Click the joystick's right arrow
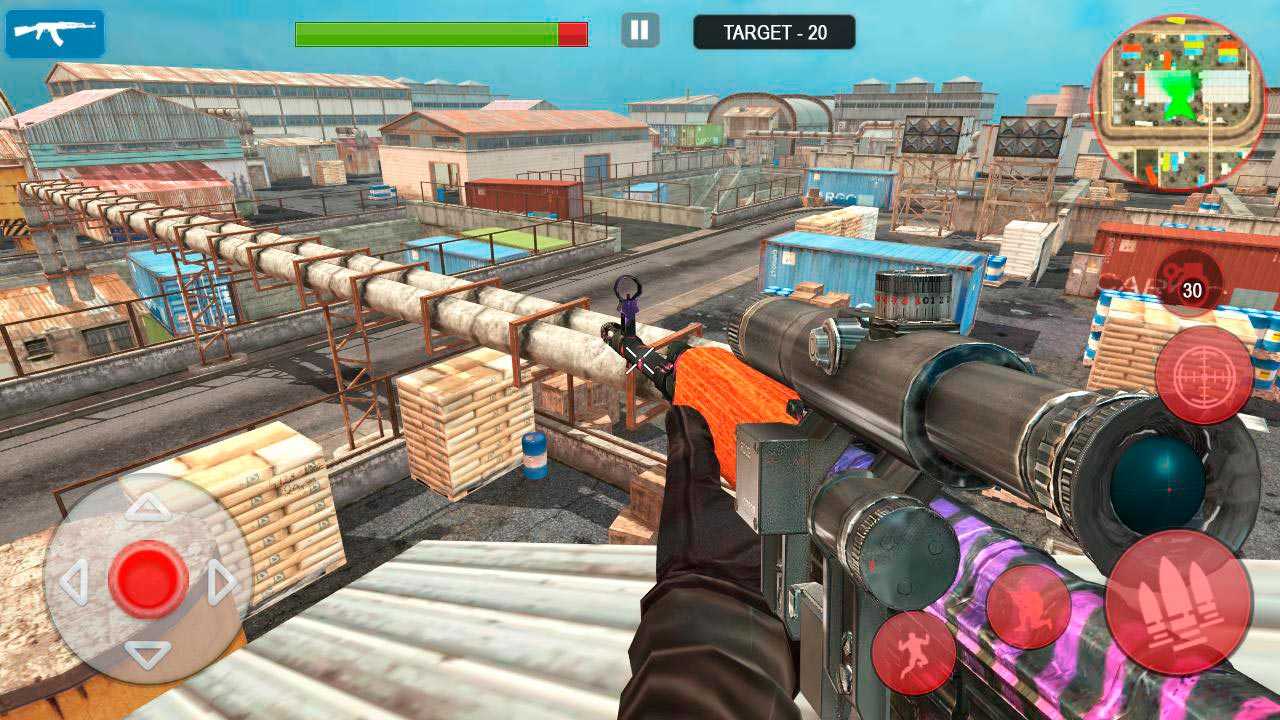Screen dimensions: 1280x720 222,581
